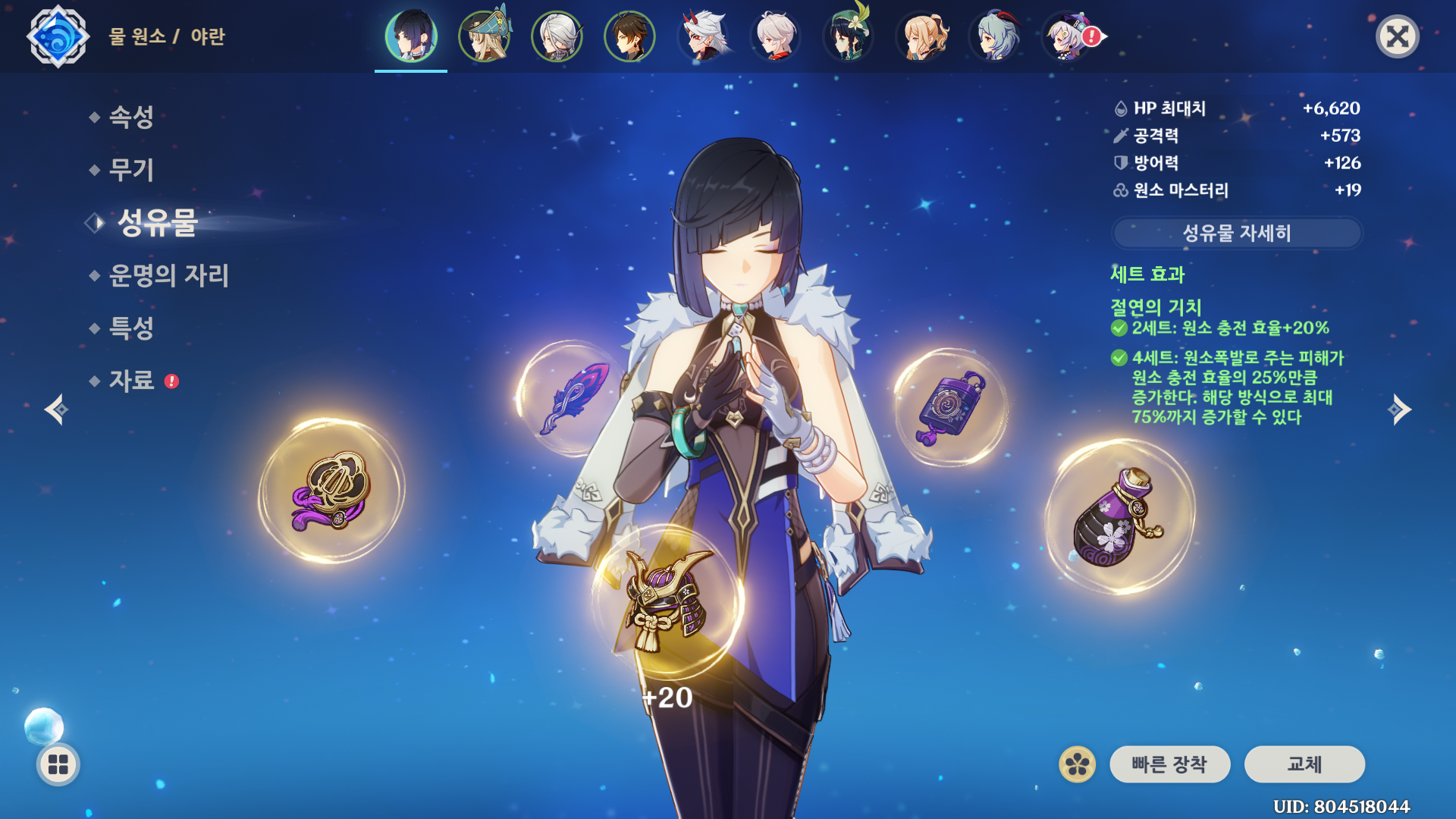Select the brown-haired character portrait
Screen dimensions: 1456x819
click(x=629, y=36)
